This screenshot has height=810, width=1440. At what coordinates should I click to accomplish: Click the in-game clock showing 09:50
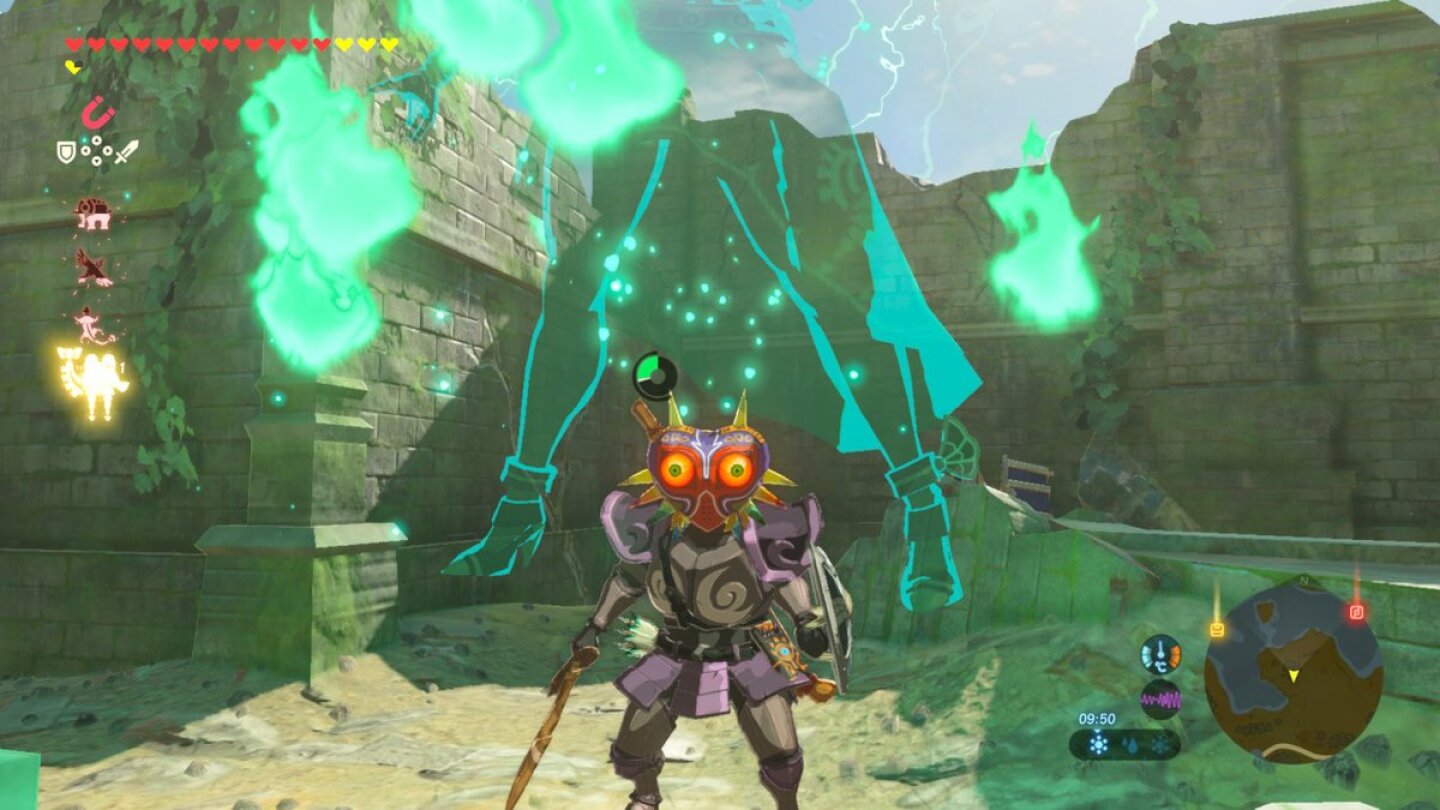click(1096, 719)
